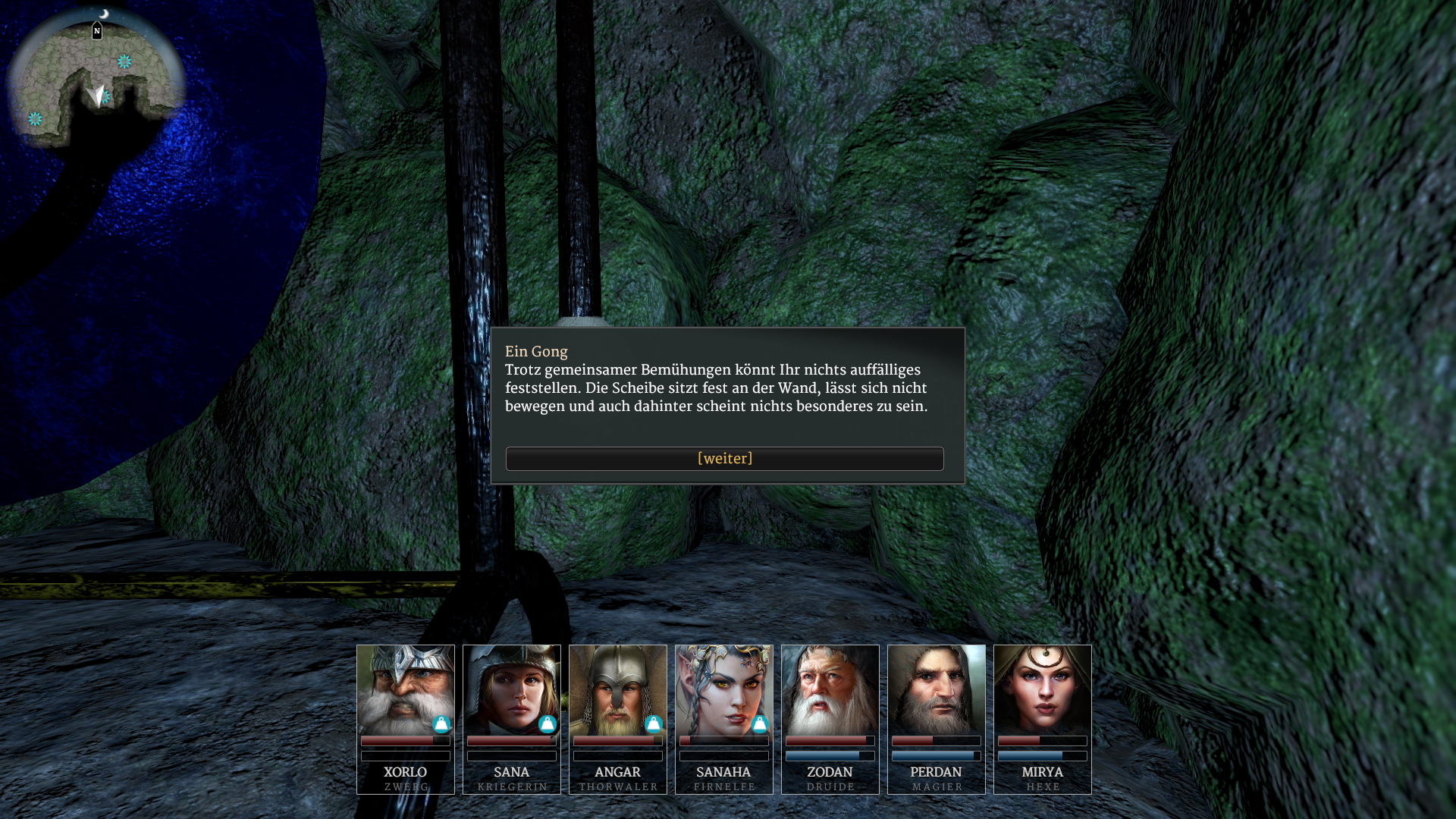Viewport: 1456px width, 819px height.
Task: Select Xorlo the Zwerg portrait
Action: 405,689
